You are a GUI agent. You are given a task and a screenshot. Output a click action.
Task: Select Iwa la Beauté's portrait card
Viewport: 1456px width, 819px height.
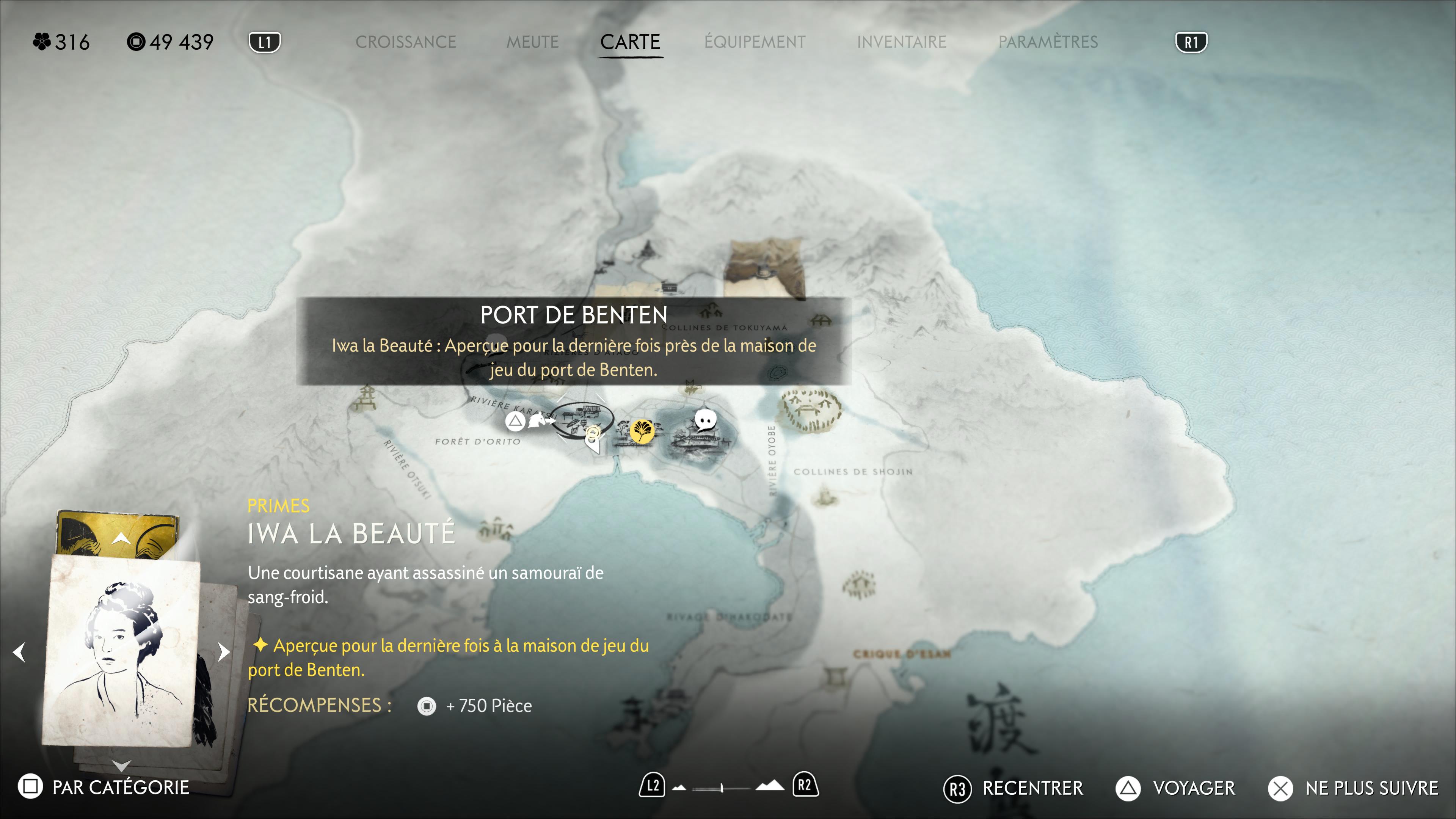[x=121, y=650]
